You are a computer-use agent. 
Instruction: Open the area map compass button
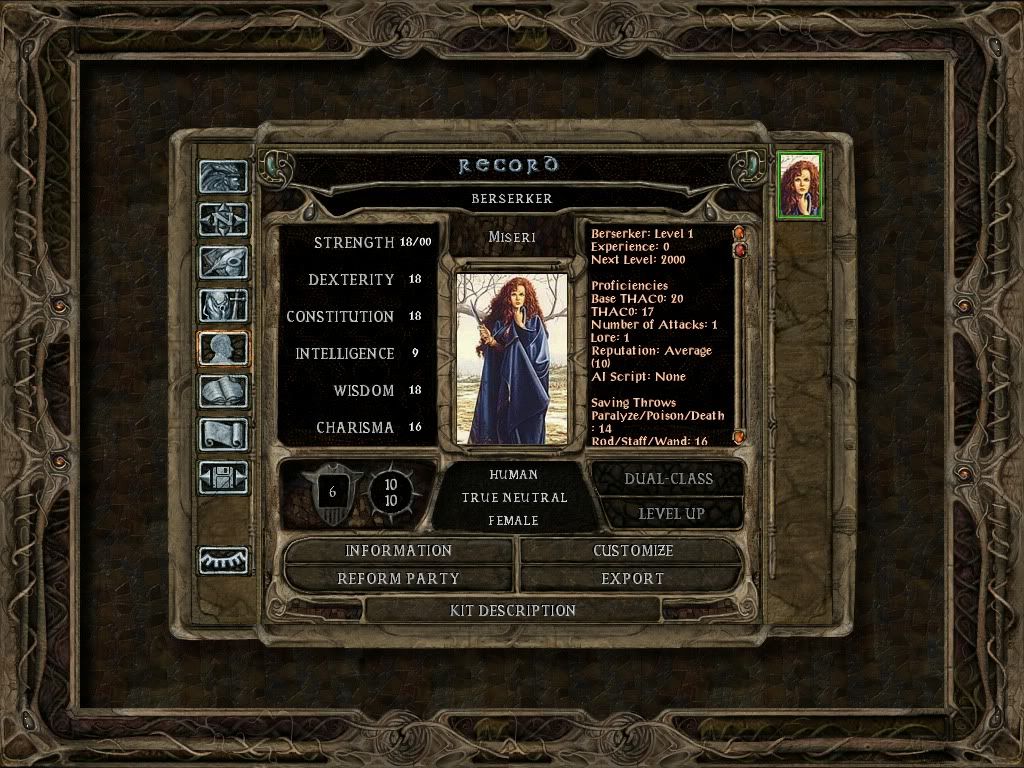pyautogui.click(x=223, y=219)
